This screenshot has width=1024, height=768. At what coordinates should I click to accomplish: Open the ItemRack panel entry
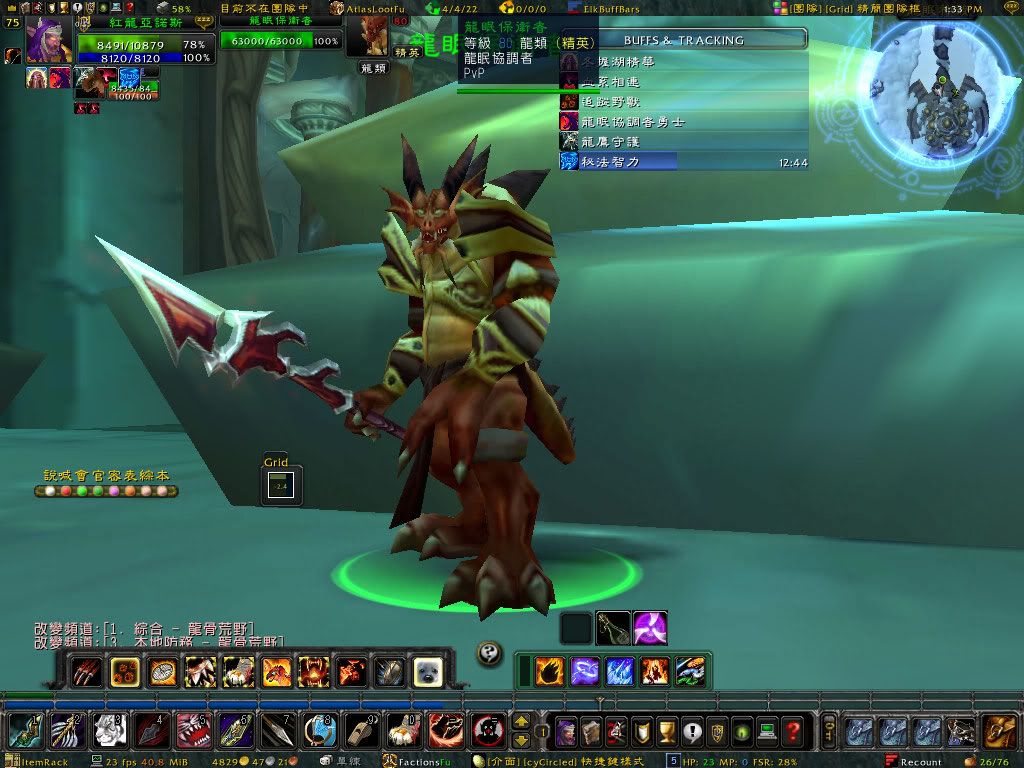tap(42, 762)
